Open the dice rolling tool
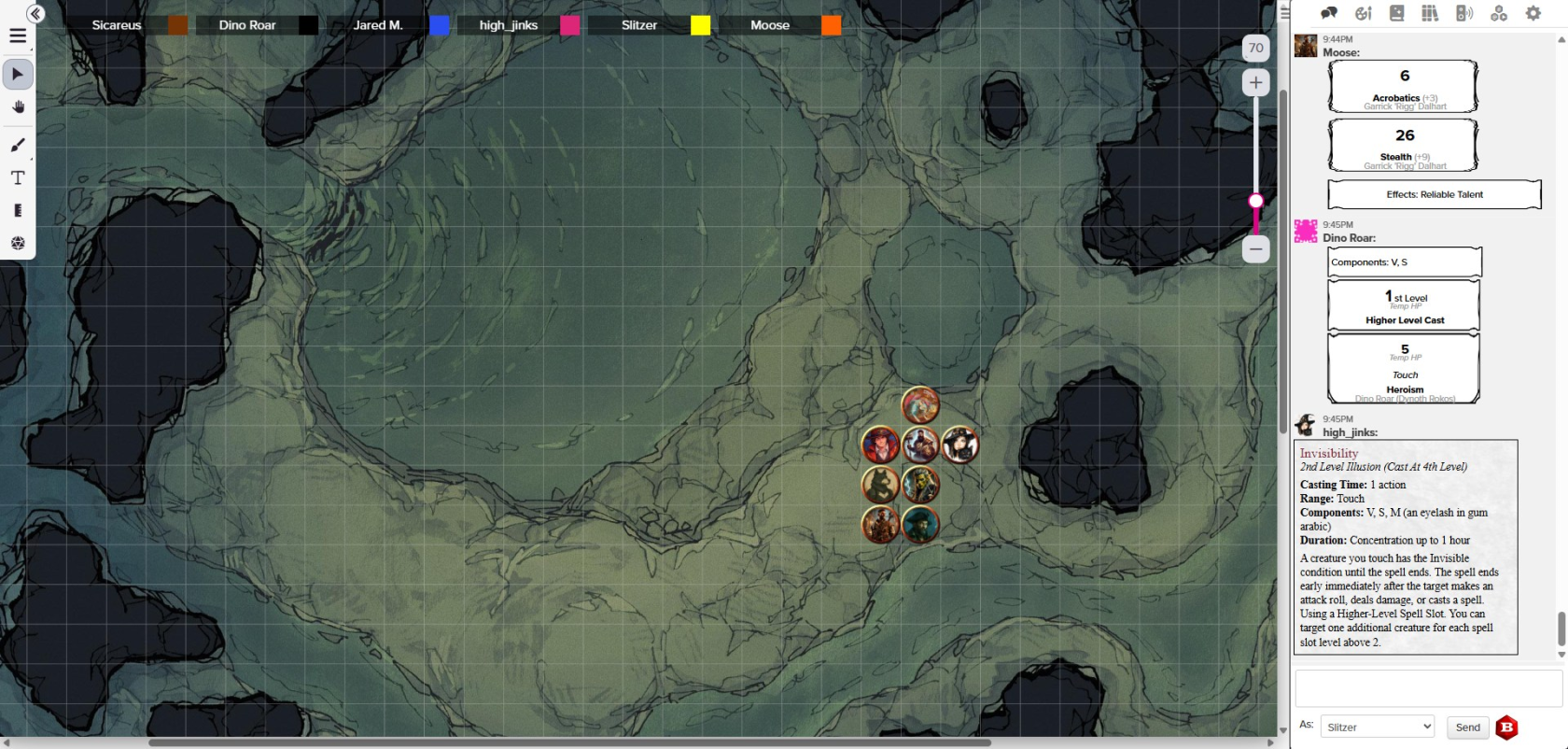 18,243
